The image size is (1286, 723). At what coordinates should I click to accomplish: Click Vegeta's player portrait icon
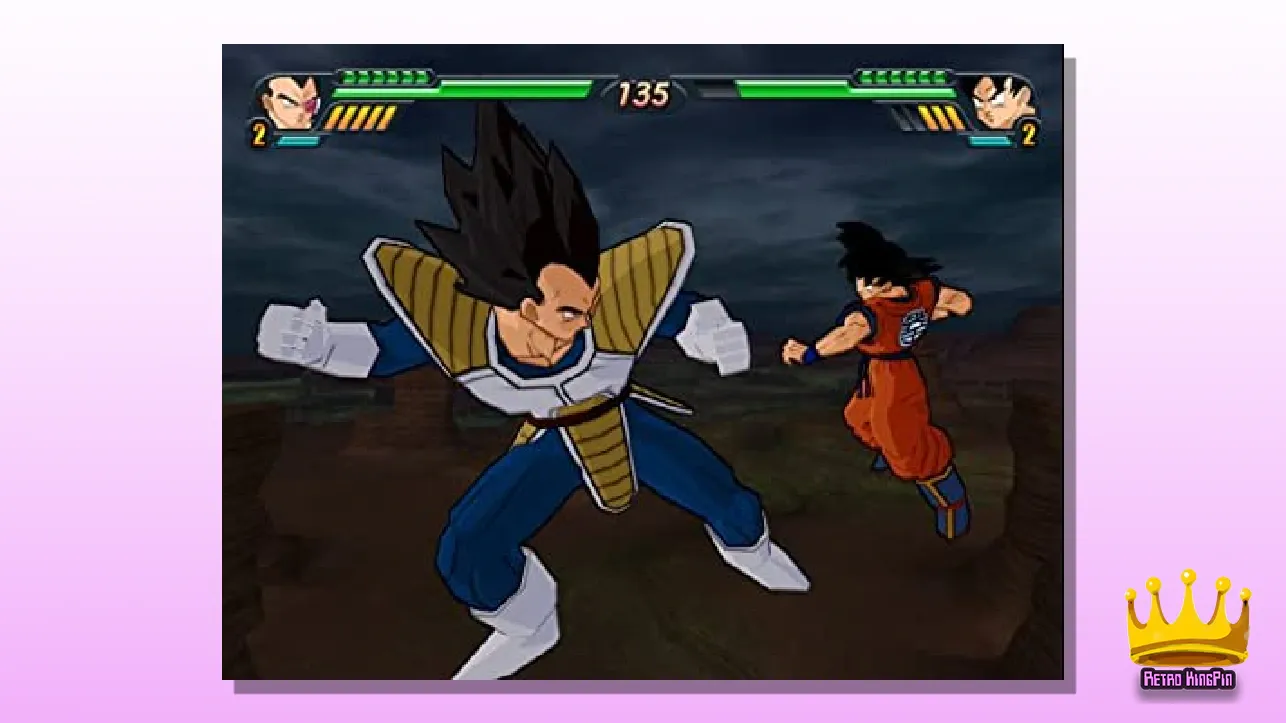pos(288,101)
